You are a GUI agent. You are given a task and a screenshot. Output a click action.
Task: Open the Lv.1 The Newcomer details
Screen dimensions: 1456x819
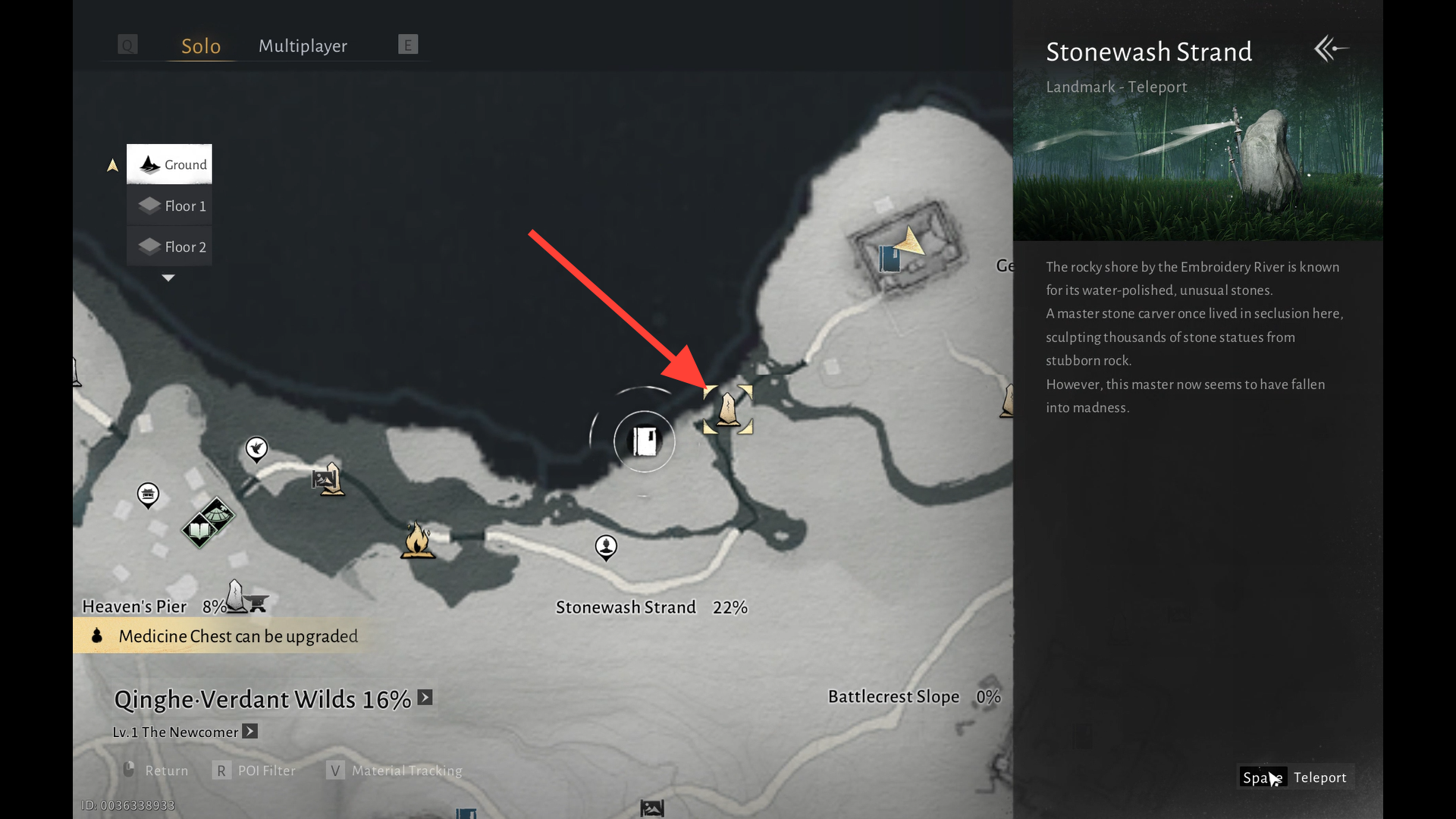tap(250, 732)
